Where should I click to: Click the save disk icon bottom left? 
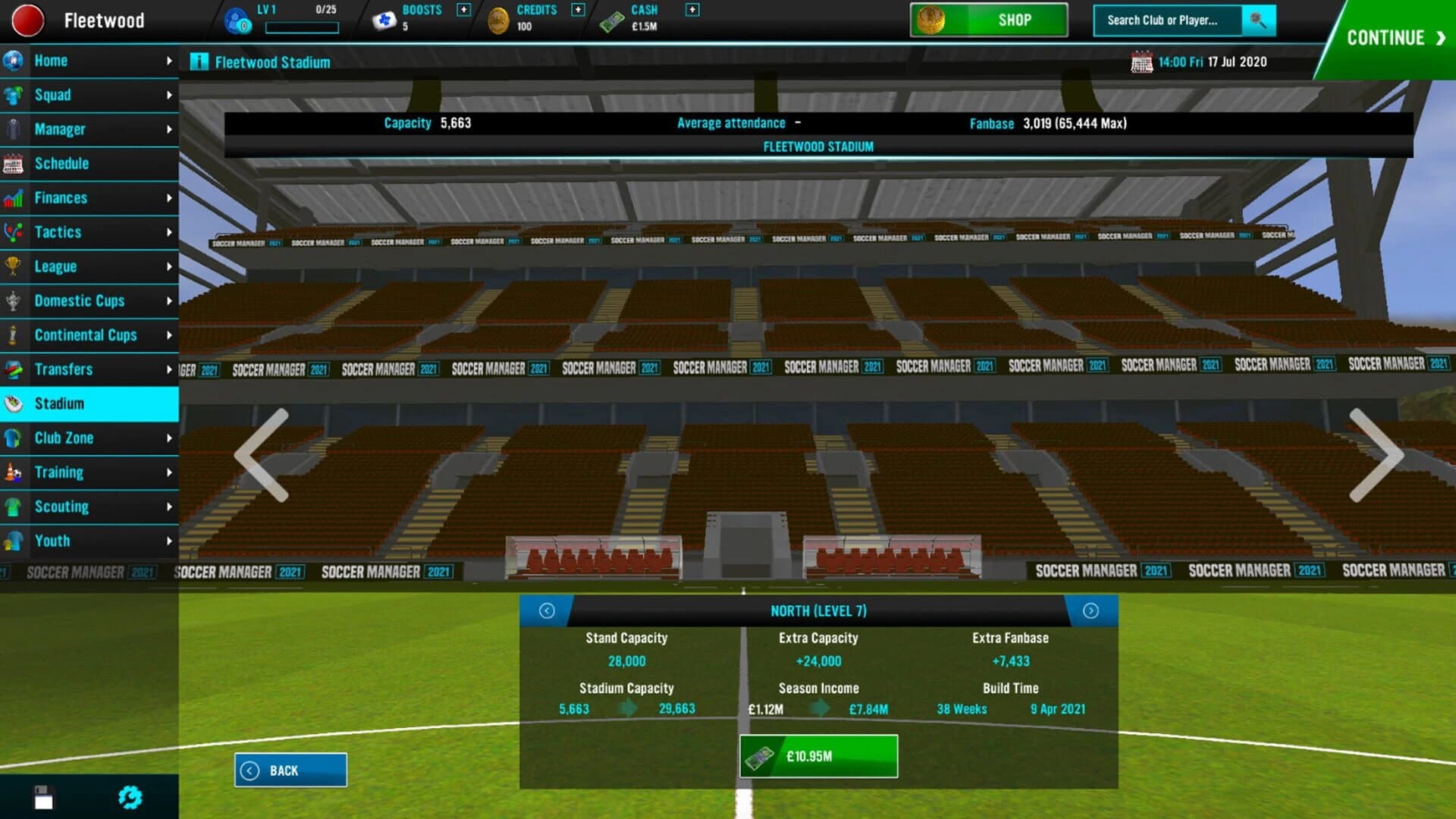tap(43, 795)
